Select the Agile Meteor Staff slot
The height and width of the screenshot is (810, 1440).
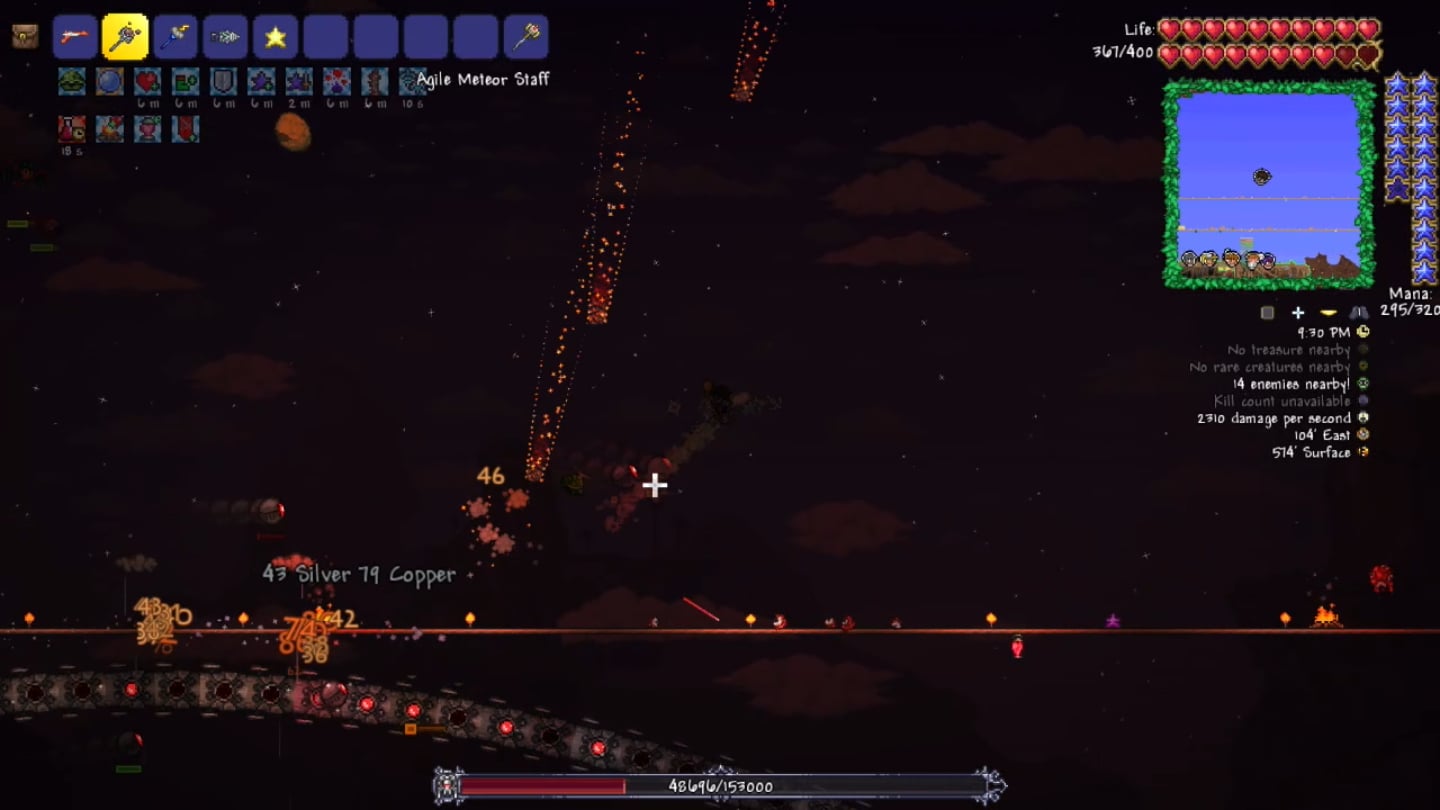125,37
